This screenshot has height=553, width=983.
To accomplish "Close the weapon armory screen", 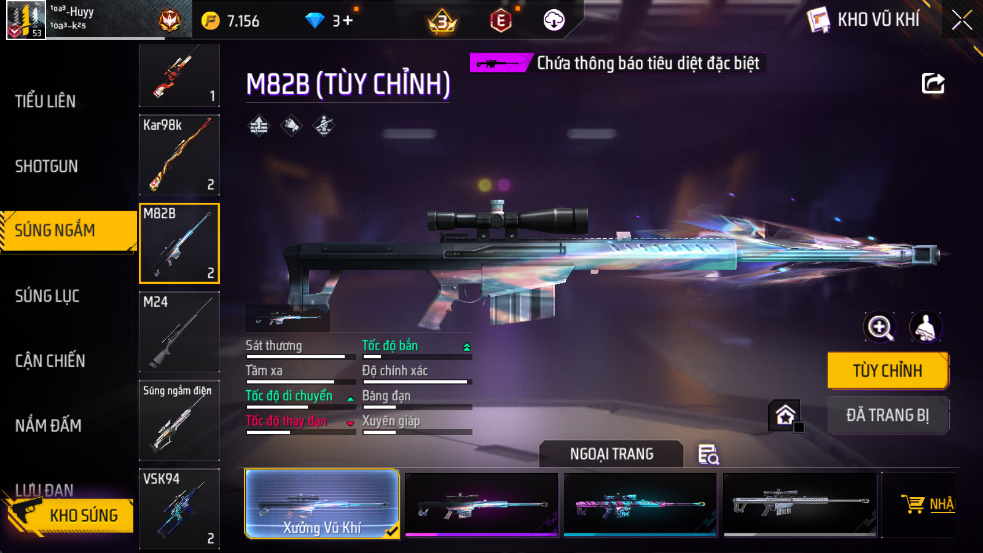I will pyautogui.click(x=961, y=20).
